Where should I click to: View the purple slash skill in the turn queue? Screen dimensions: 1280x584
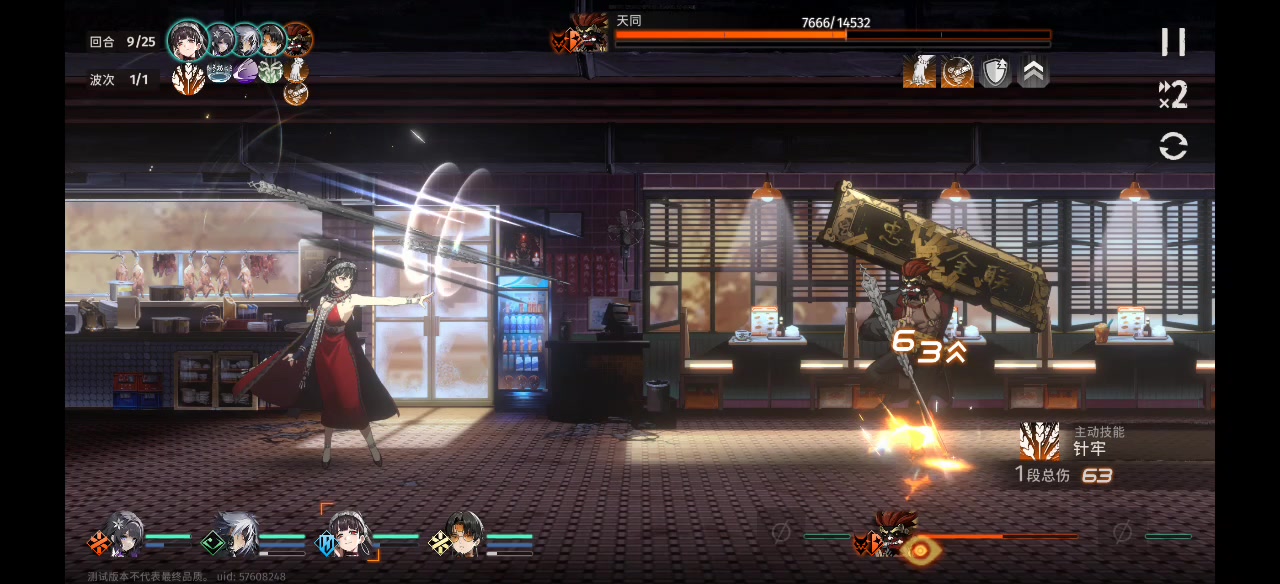pos(245,71)
